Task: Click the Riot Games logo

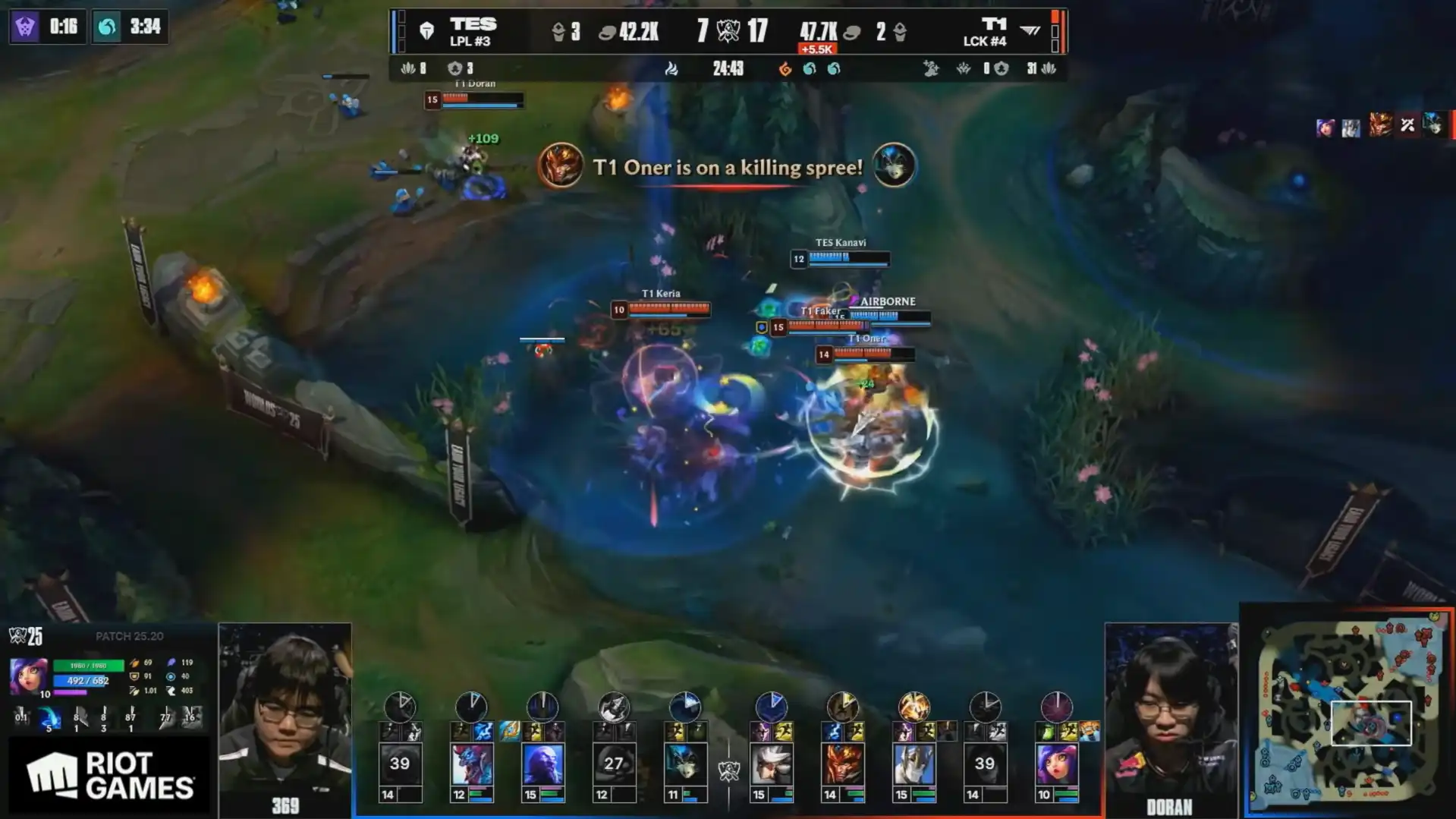Action: coord(109,776)
